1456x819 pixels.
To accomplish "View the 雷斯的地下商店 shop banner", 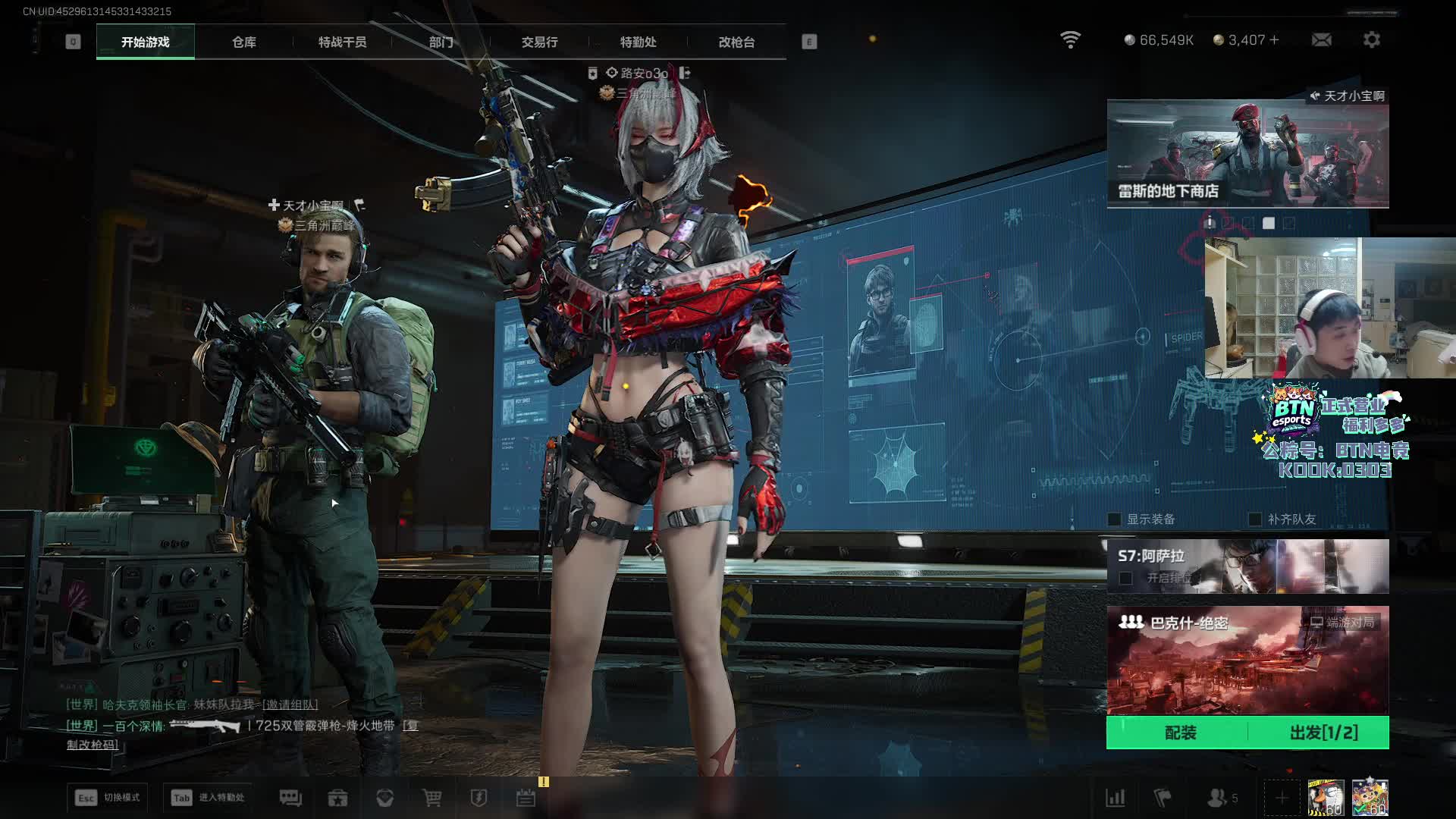I will coord(1247,154).
